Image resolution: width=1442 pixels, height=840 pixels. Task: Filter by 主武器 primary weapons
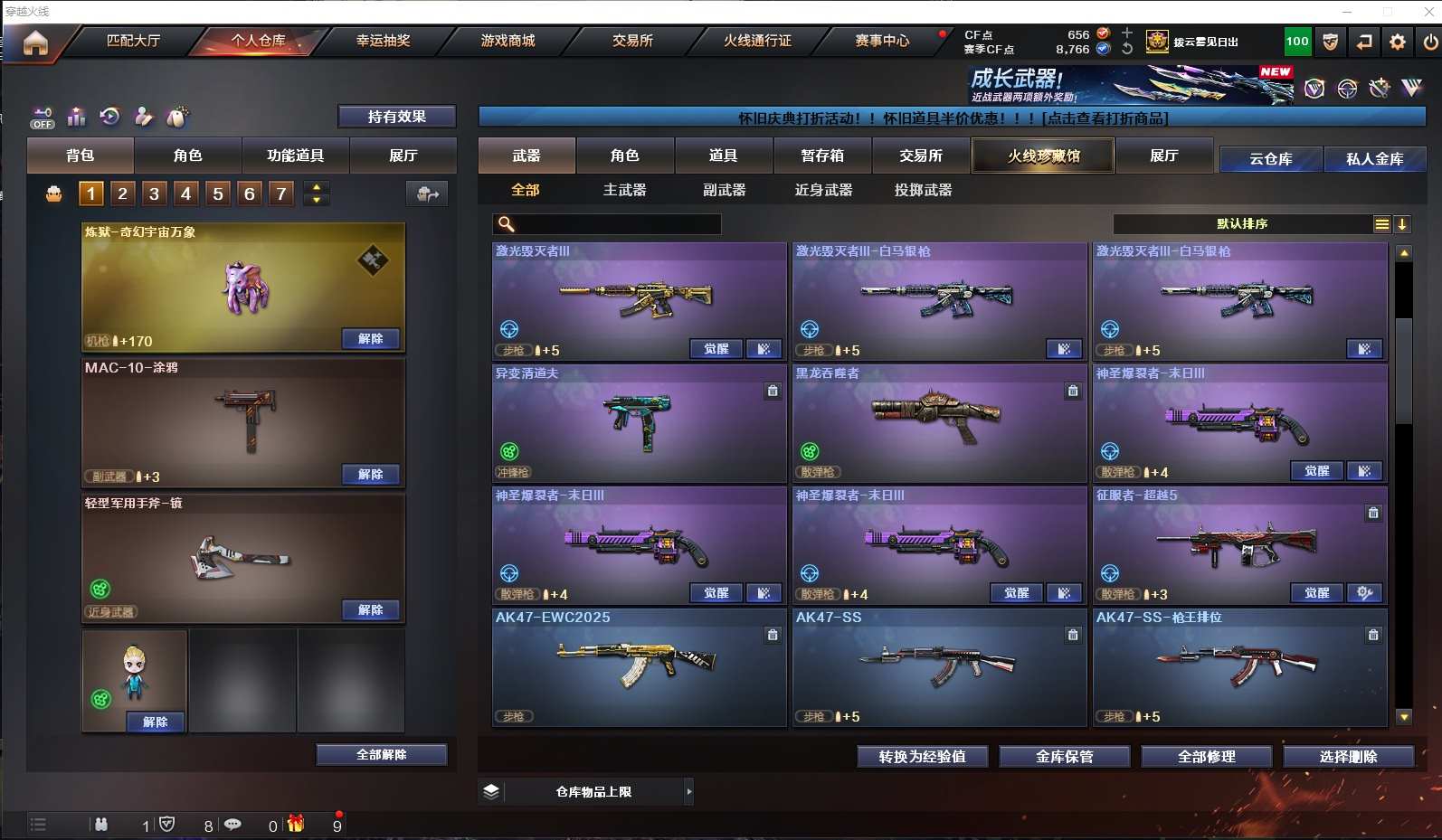pyautogui.click(x=624, y=190)
